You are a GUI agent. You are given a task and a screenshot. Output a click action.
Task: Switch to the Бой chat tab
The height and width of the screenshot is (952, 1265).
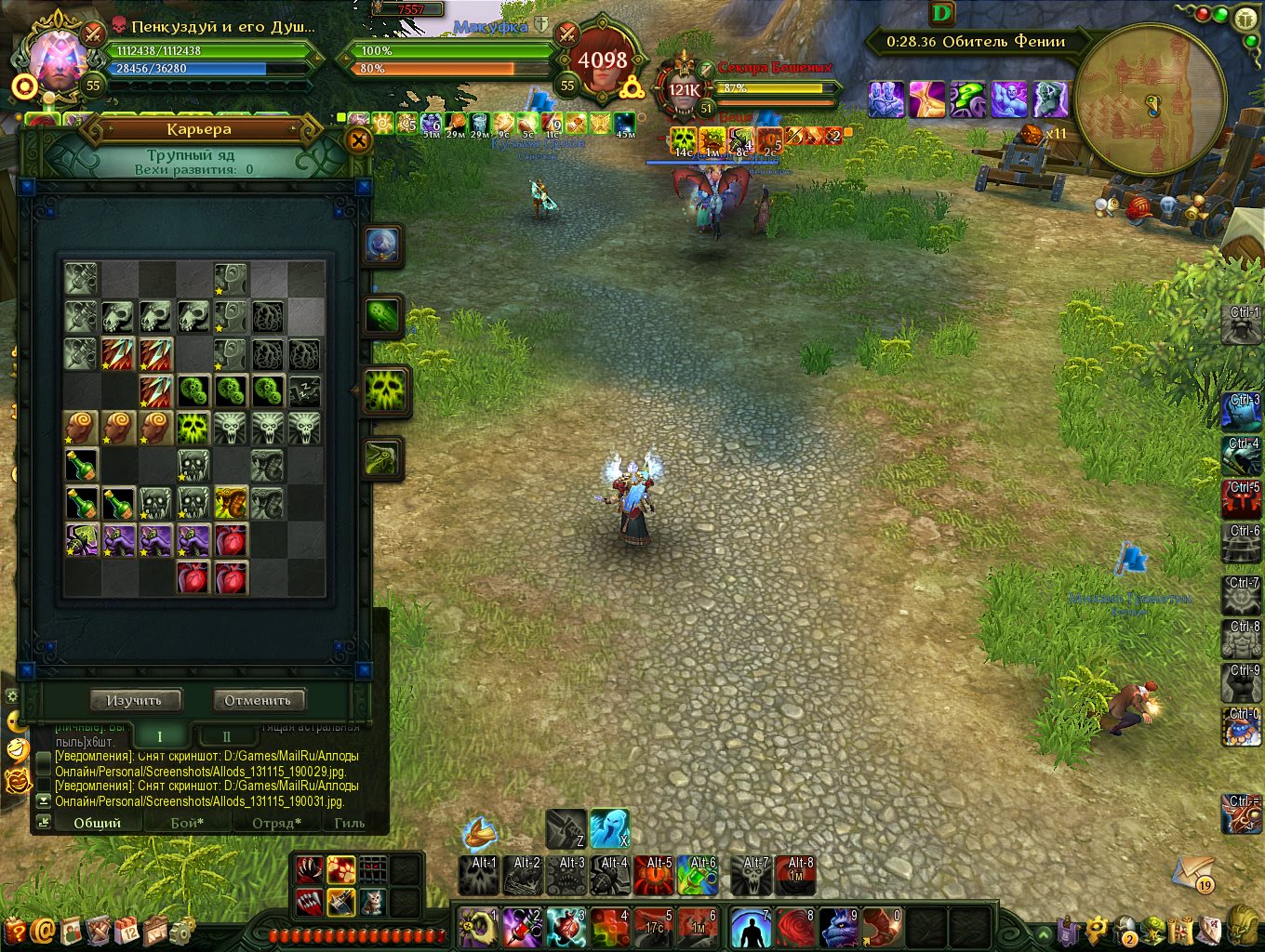186,823
